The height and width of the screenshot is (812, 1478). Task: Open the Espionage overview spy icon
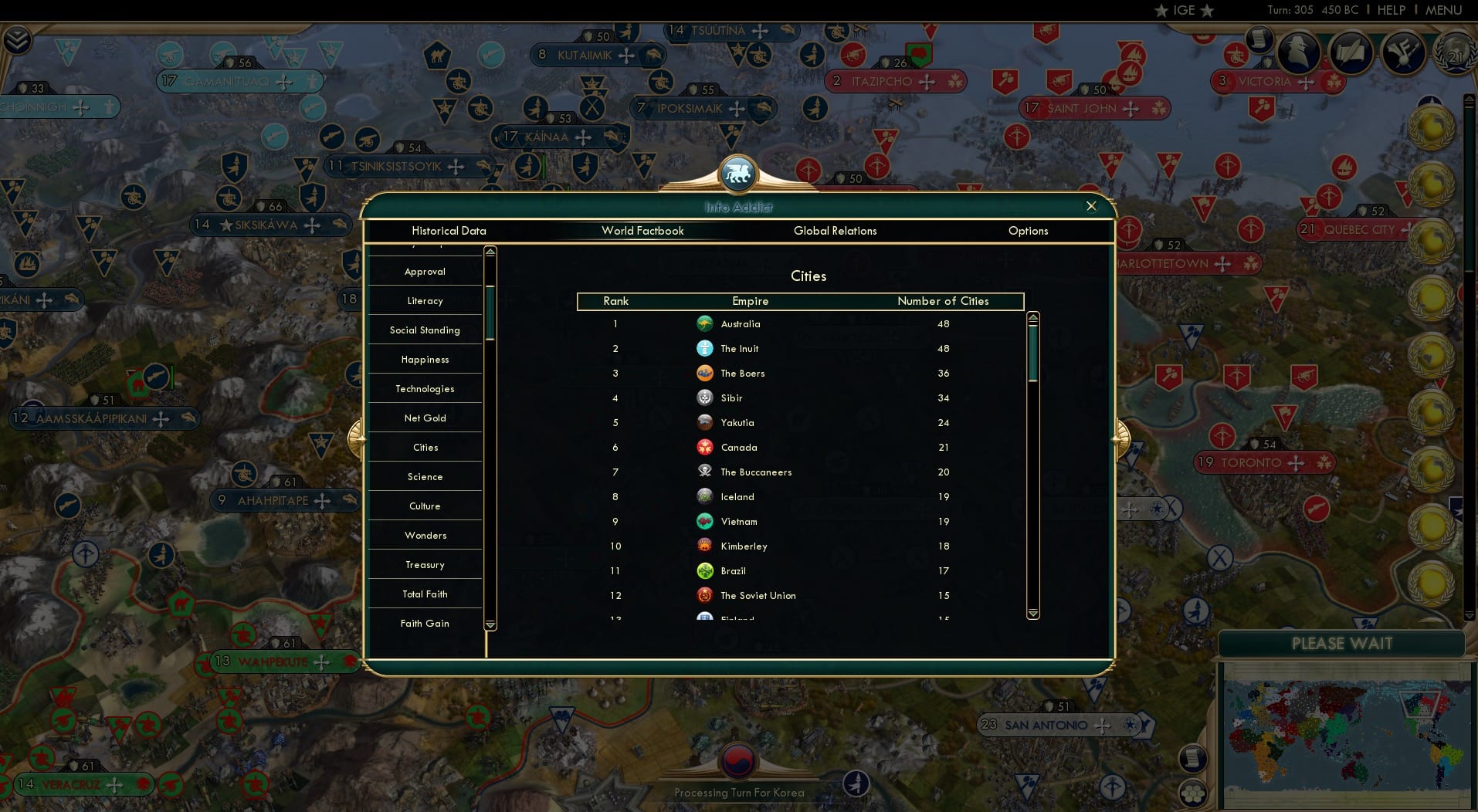click(1299, 52)
